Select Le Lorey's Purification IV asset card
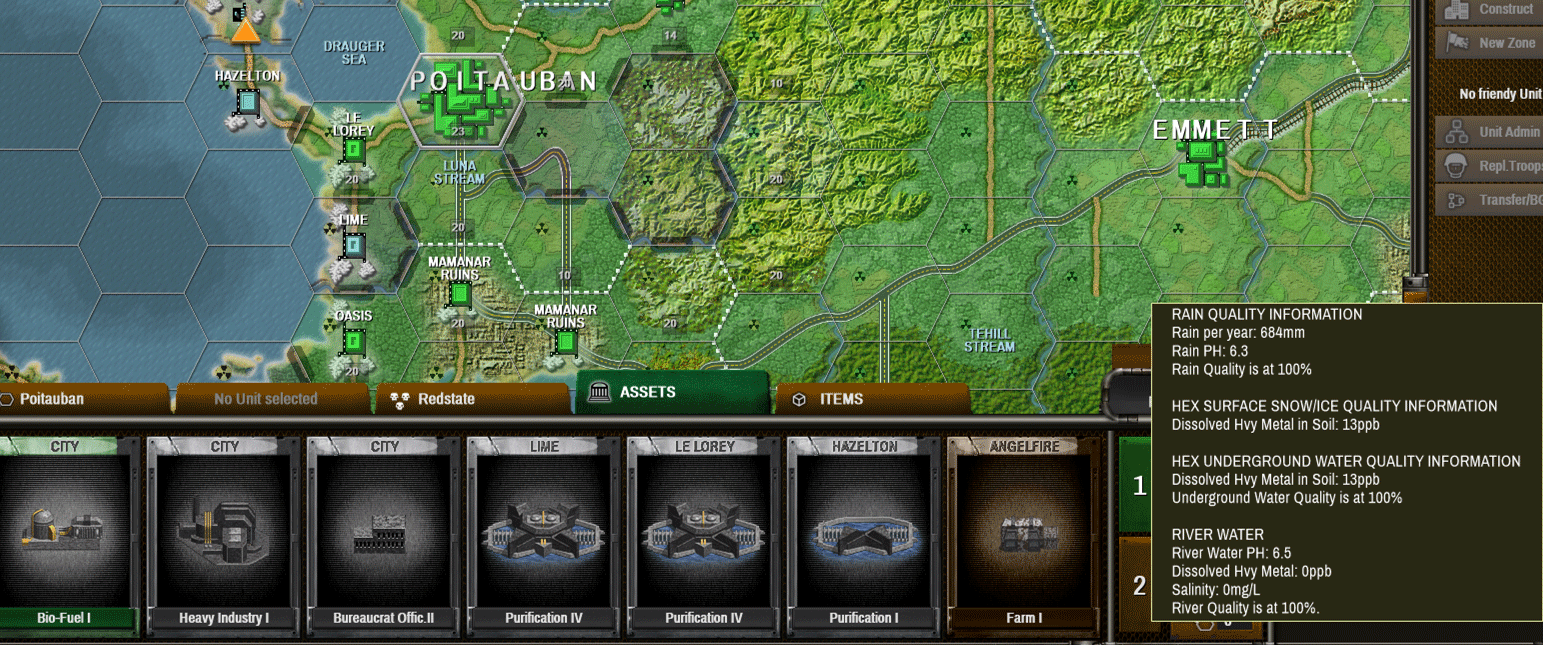The width and height of the screenshot is (1543, 645). (x=704, y=535)
